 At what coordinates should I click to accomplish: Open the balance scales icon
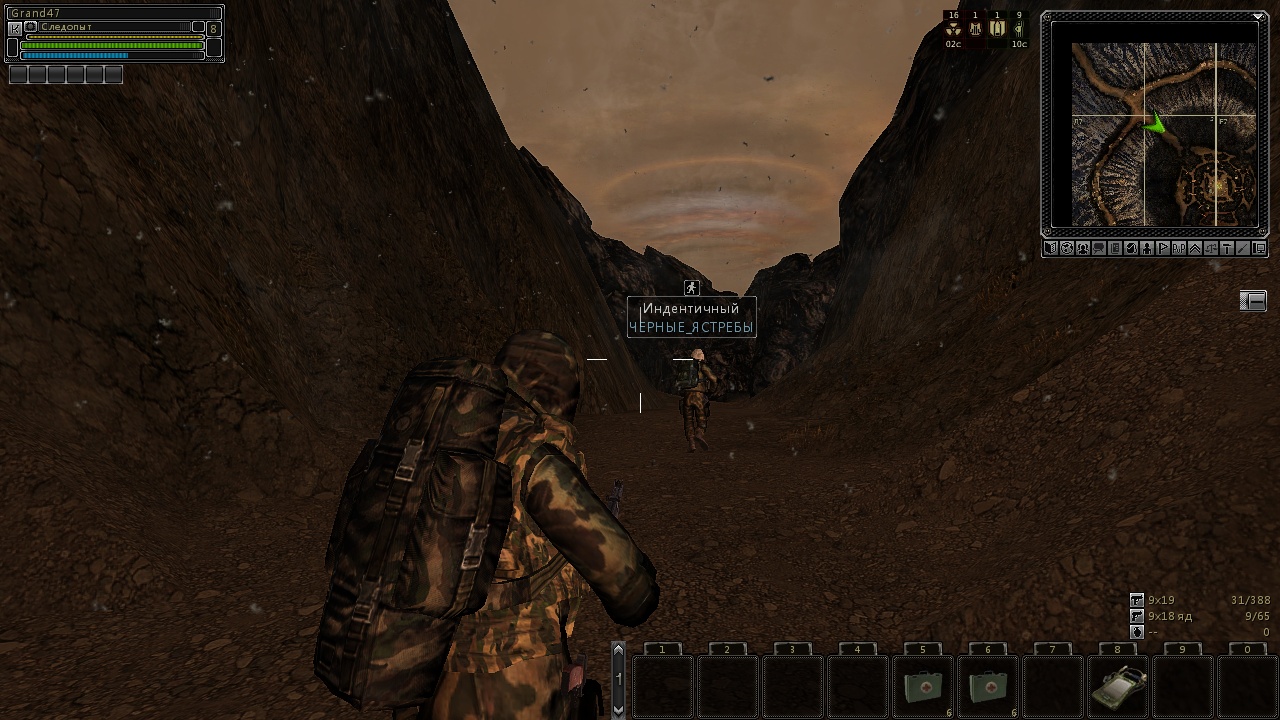coord(1211,248)
